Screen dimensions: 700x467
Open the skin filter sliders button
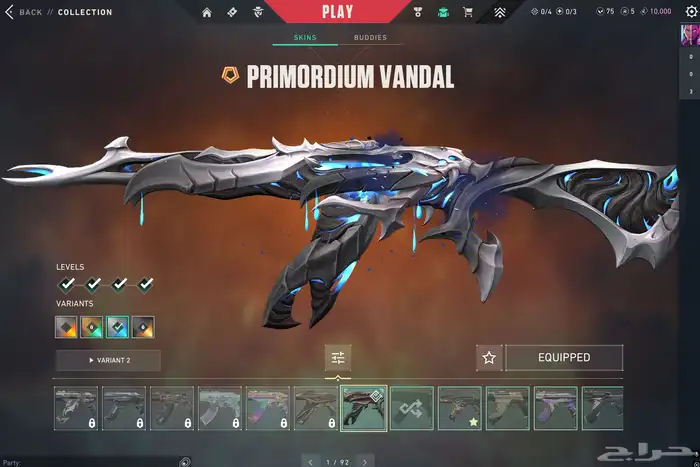tap(338, 358)
